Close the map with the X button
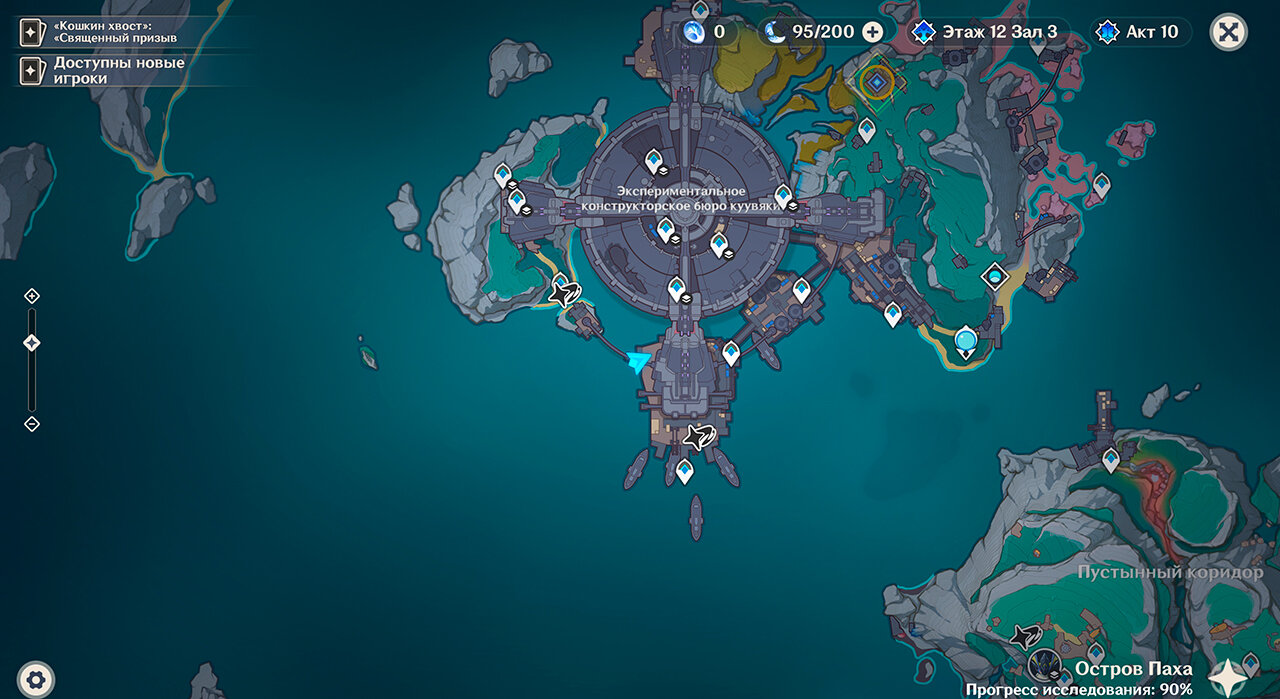The image size is (1280, 699). tap(1228, 32)
